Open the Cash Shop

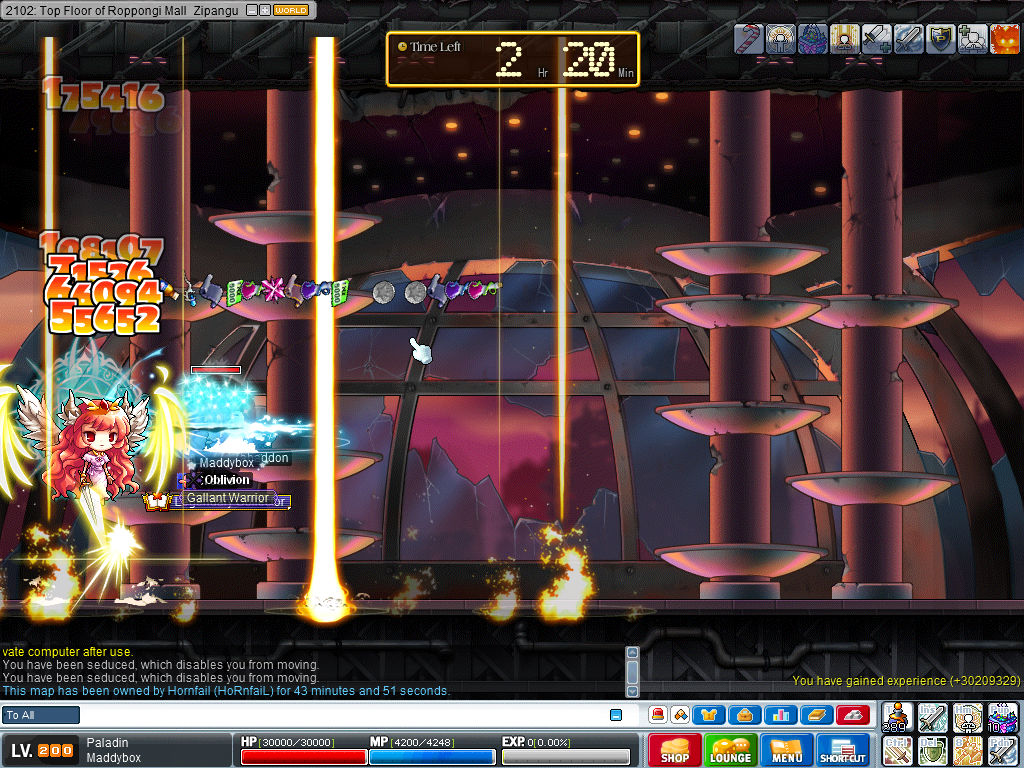[674, 750]
